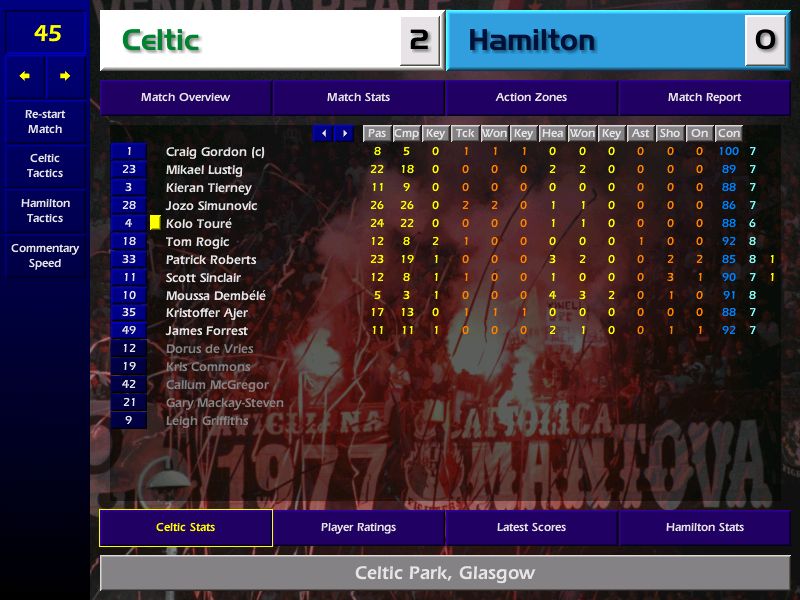Switch to Hamilton Stats
The image size is (800, 600).
point(704,528)
